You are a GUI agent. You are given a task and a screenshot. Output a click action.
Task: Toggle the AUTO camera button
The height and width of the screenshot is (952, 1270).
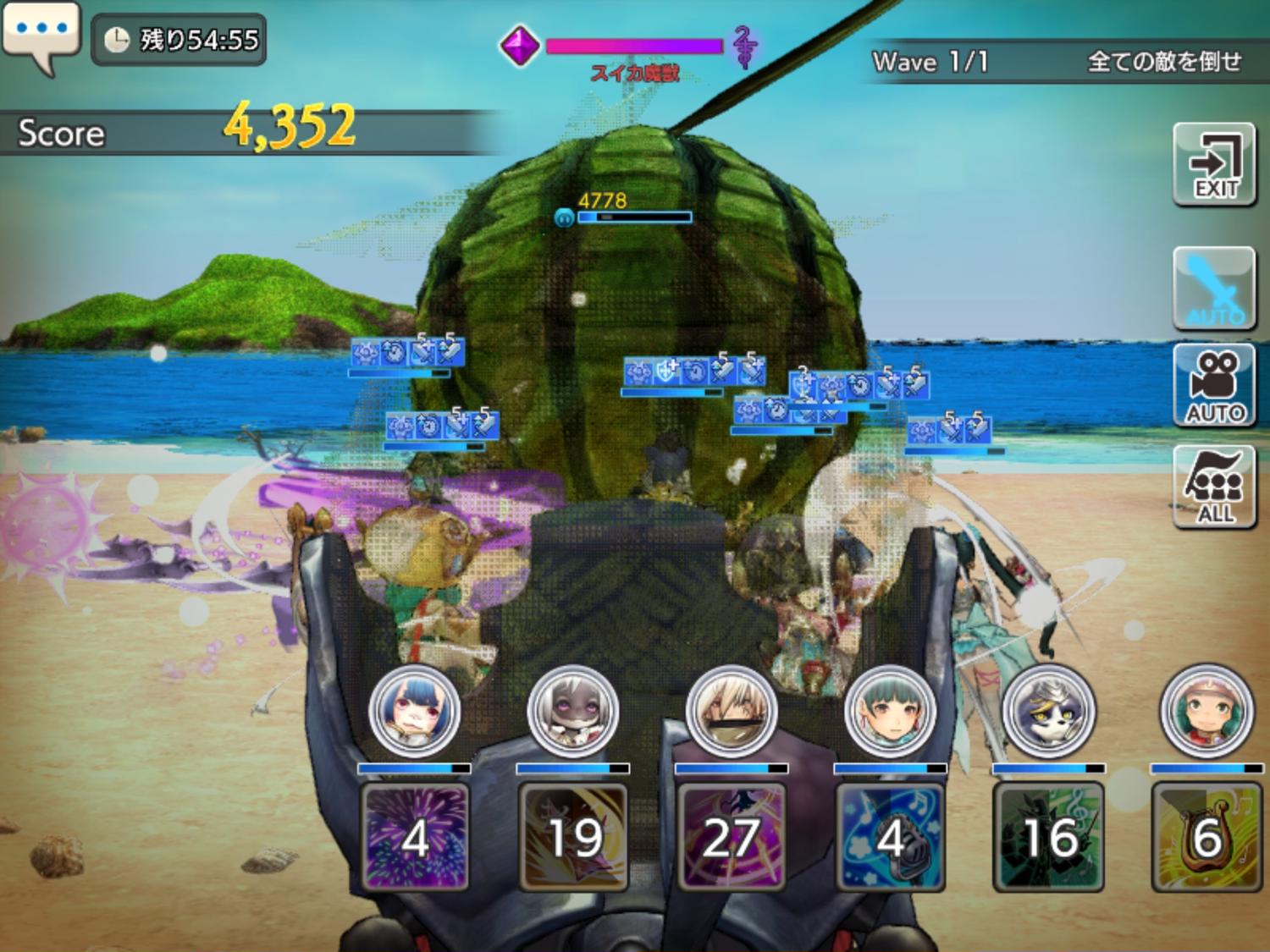tap(1214, 386)
